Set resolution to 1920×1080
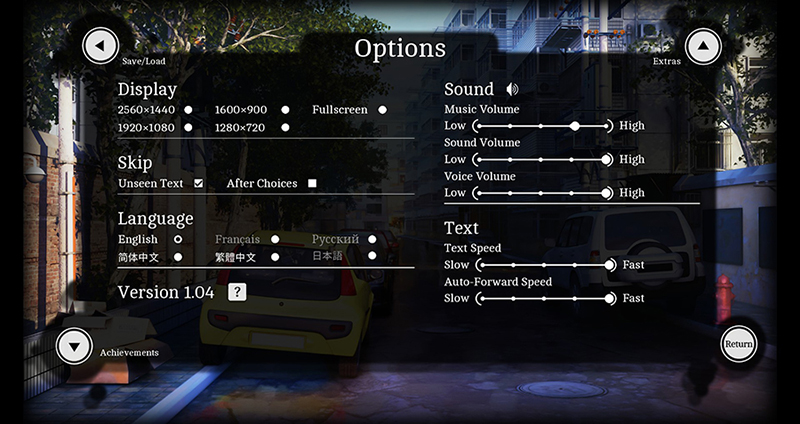The height and width of the screenshot is (424, 800). pyautogui.click(x=187, y=128)
